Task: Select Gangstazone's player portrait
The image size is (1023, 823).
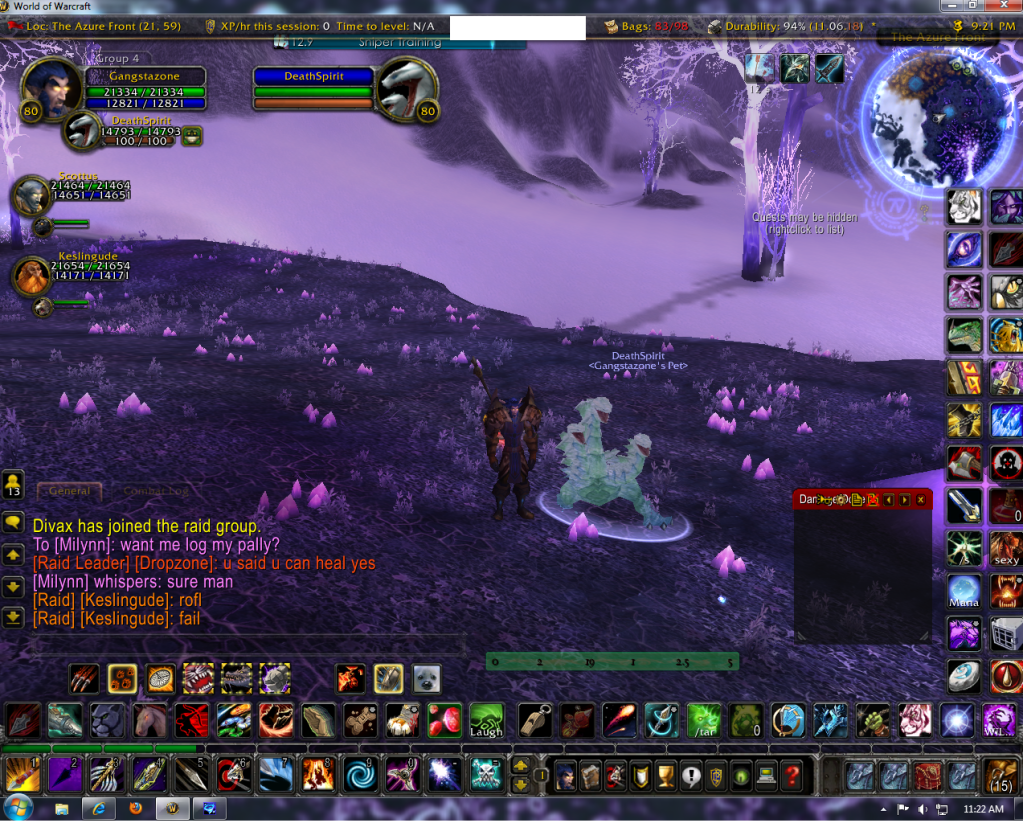Action: click(x=51, y=87)
